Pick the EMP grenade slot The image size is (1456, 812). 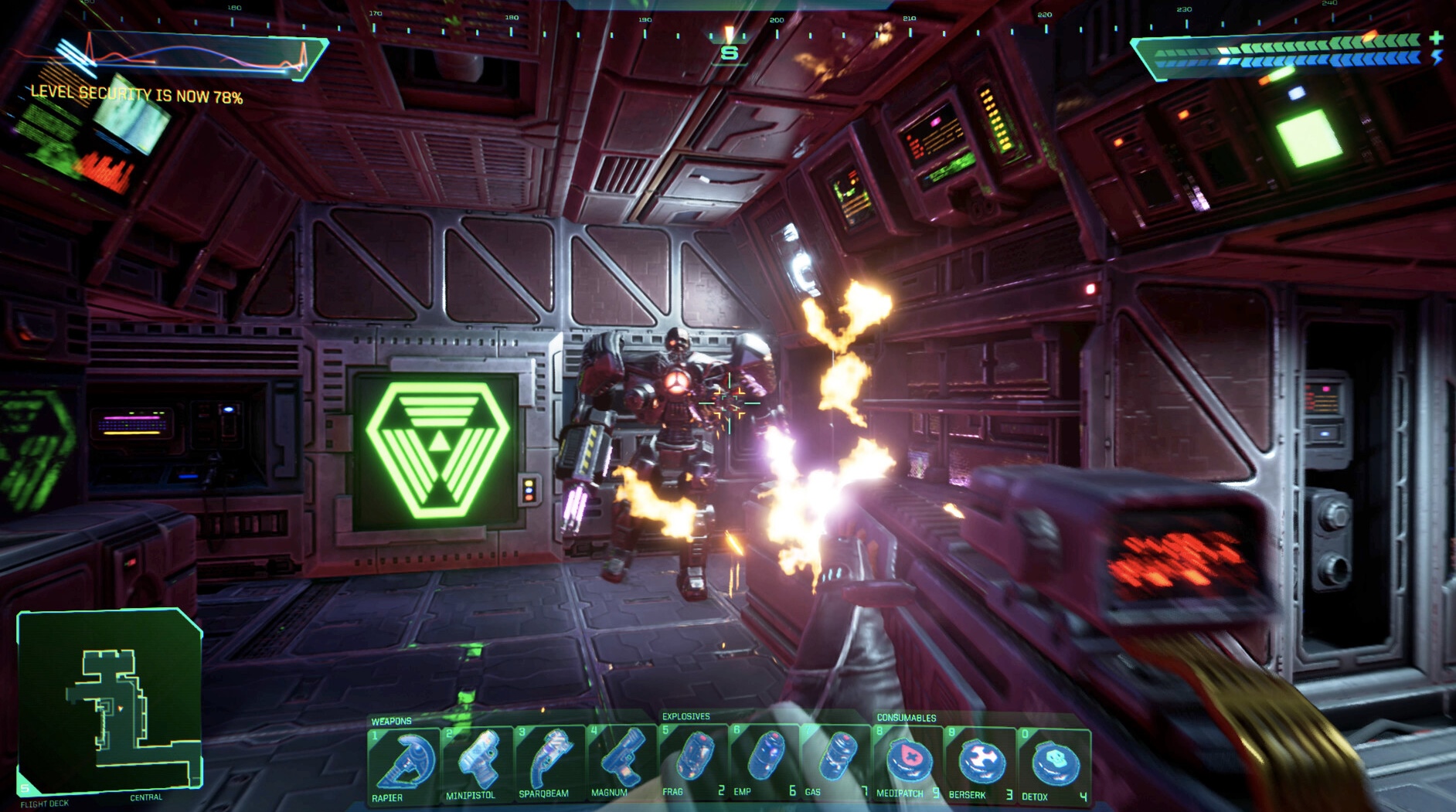764,761
